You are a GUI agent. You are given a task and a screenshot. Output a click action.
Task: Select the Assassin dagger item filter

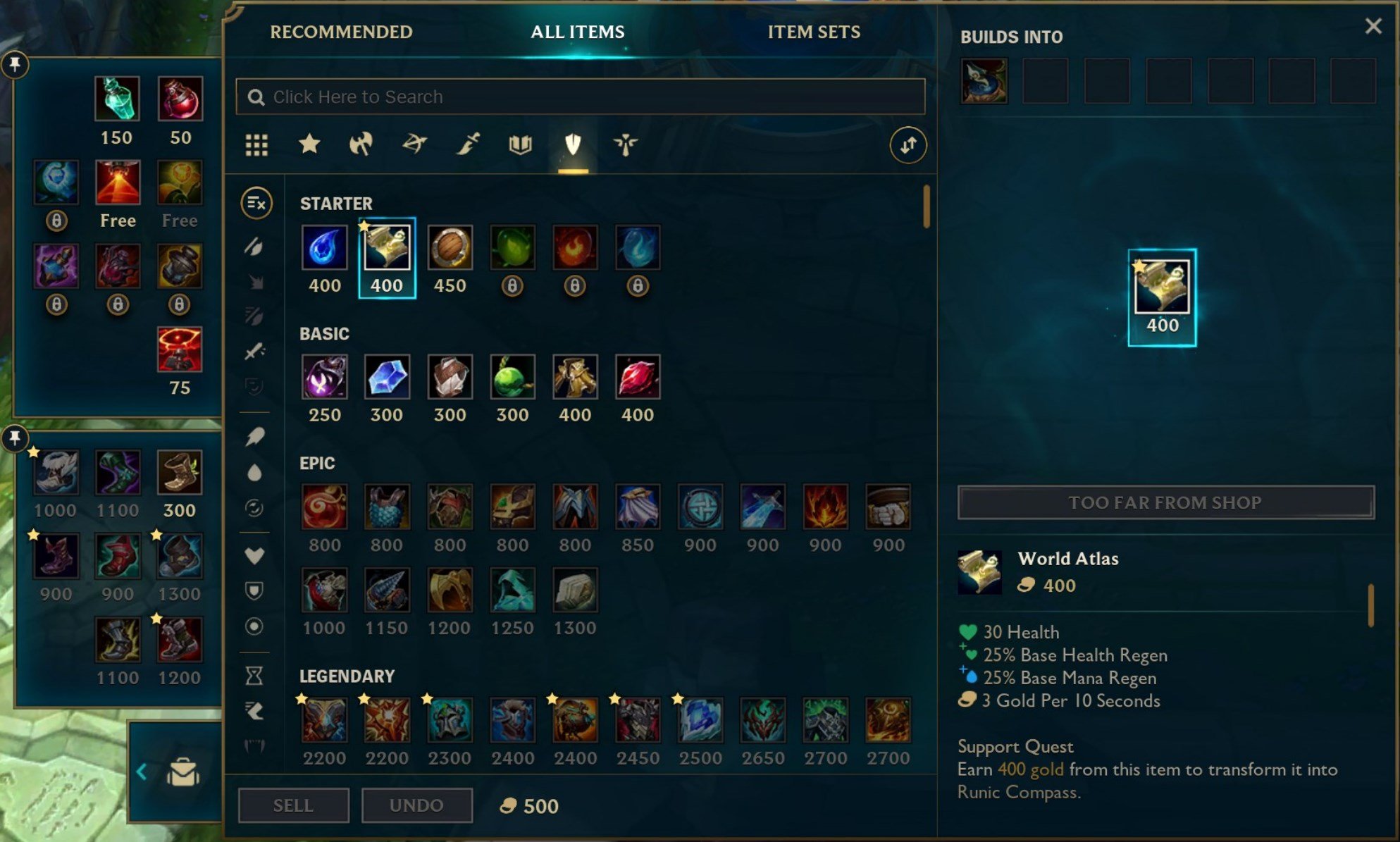(467, 144)
